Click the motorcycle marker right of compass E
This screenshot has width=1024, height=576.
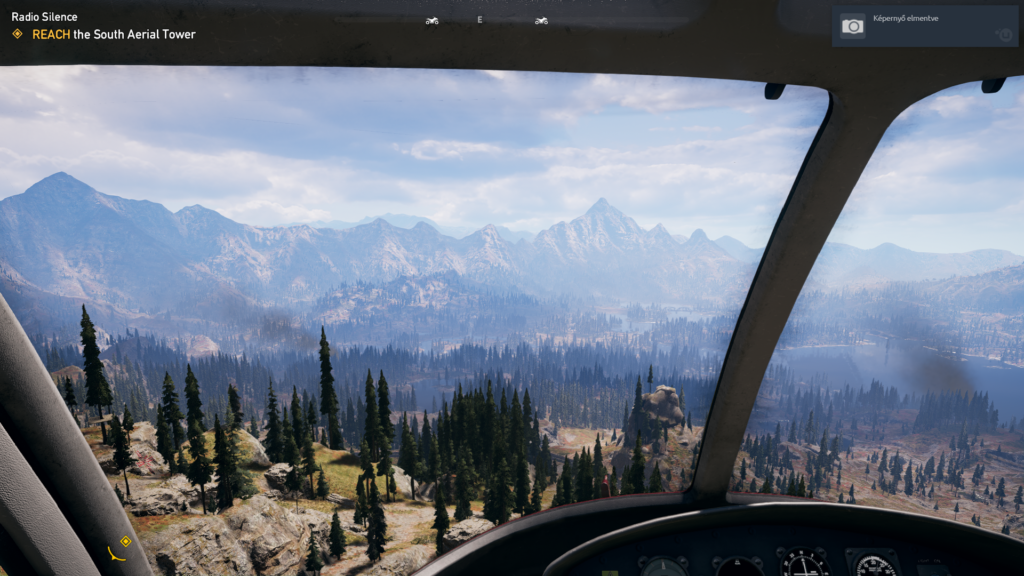(541, 20)
